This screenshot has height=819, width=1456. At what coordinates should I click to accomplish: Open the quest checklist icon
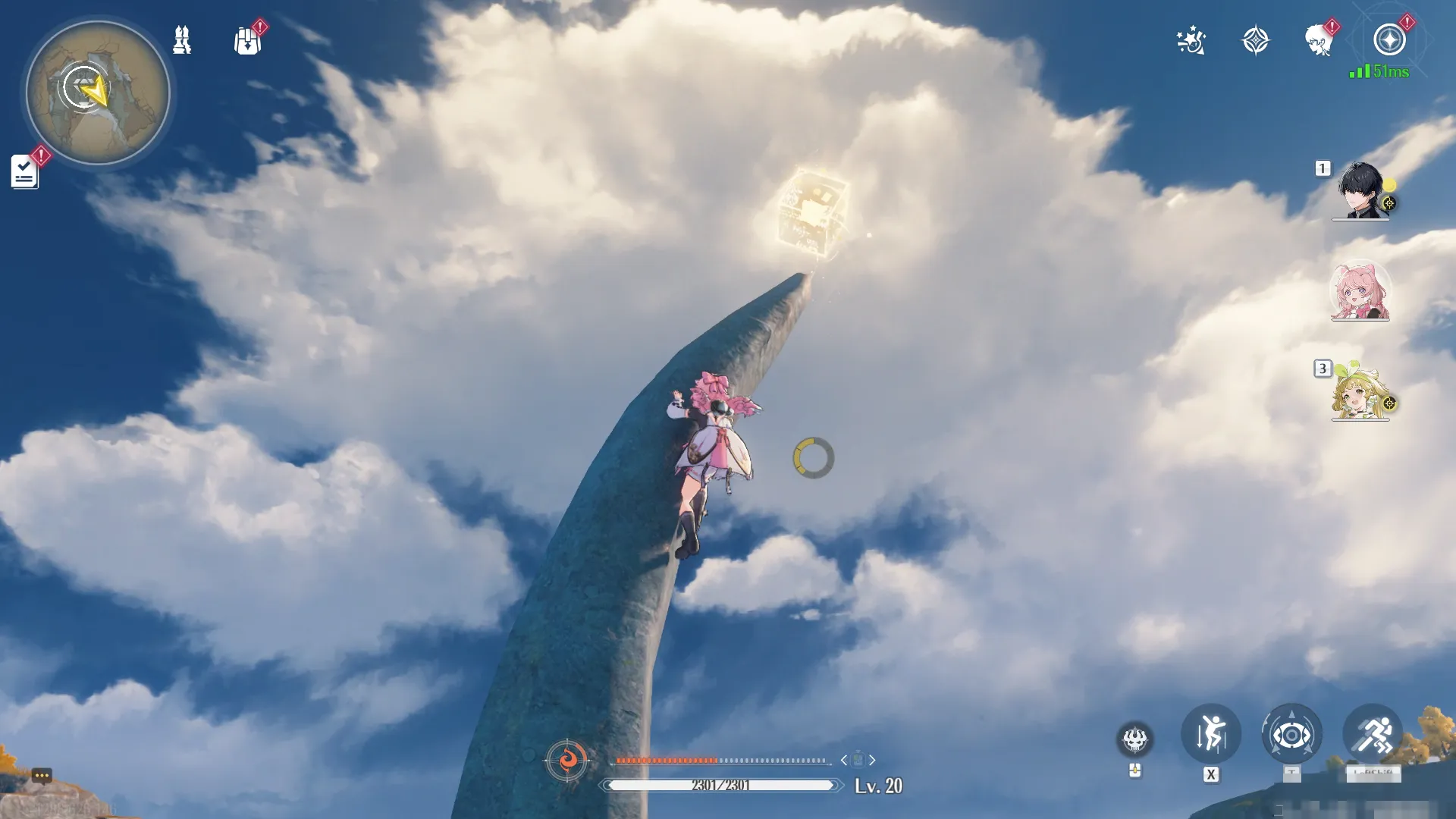click(x=24, y=171)
